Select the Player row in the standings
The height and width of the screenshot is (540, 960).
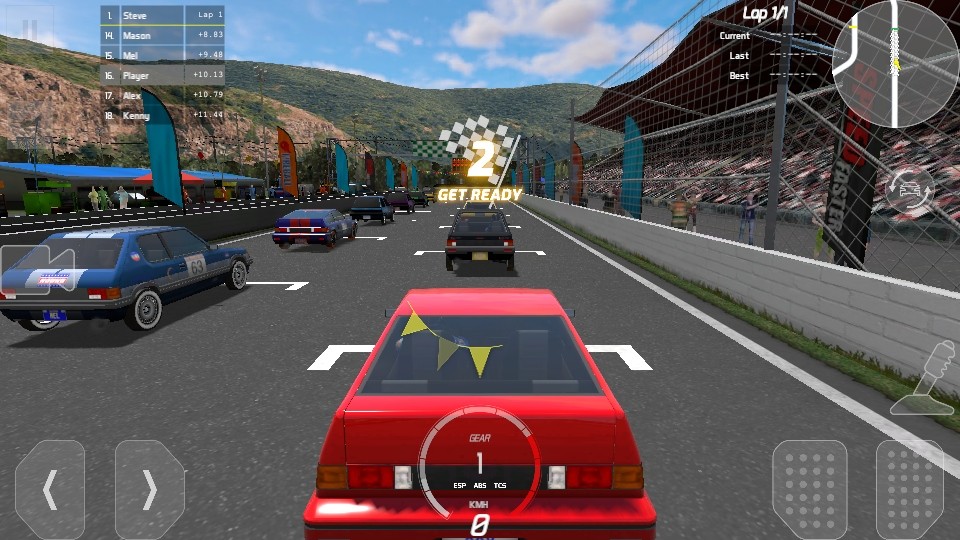coord(163,75)
